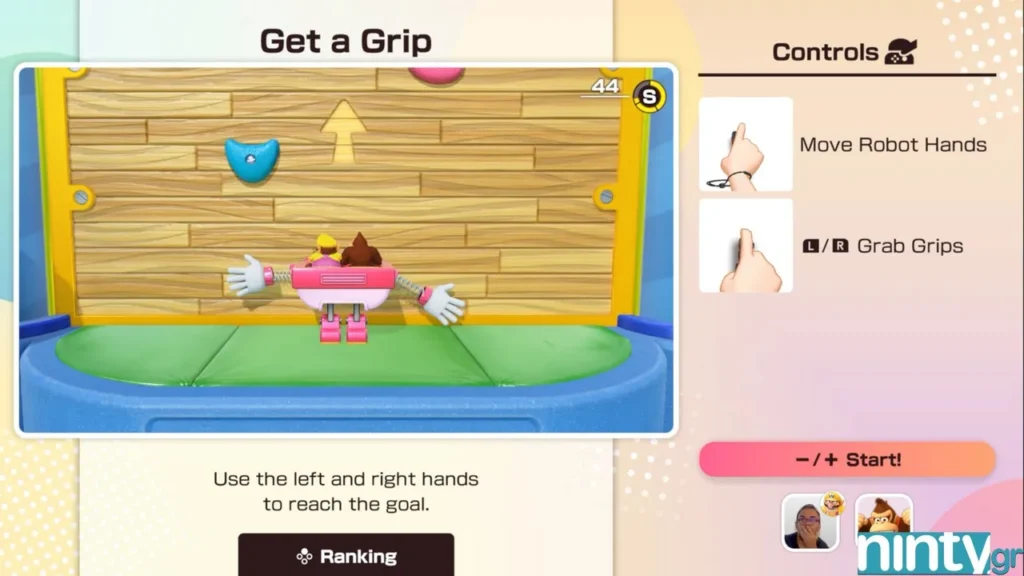Choose the Donkey Kong player portrait
The height and width of the screenshot is (576, 1024).
click(883, 520)
